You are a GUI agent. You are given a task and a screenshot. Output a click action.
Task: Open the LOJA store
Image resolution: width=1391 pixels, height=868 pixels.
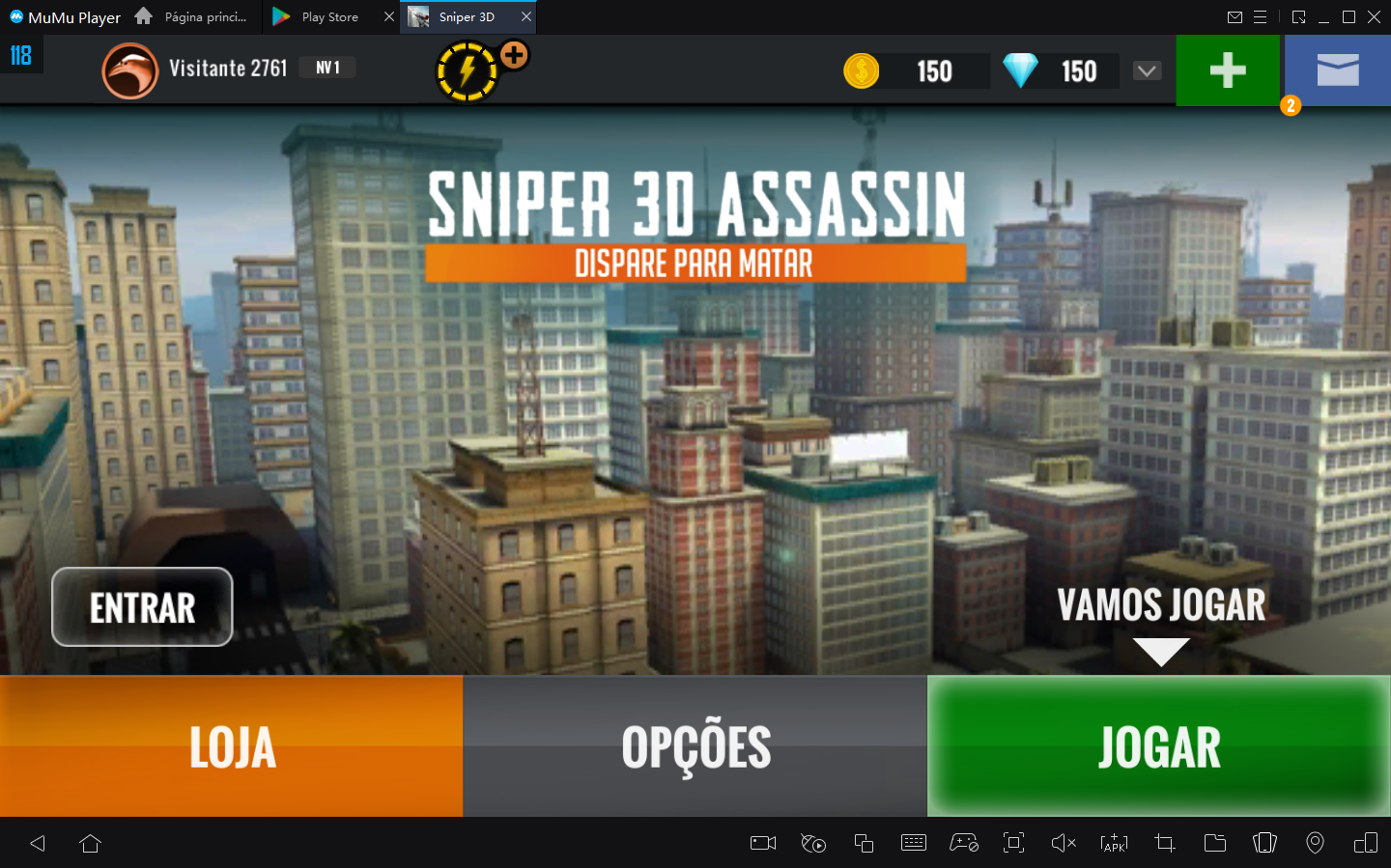(x=232, y=745)
